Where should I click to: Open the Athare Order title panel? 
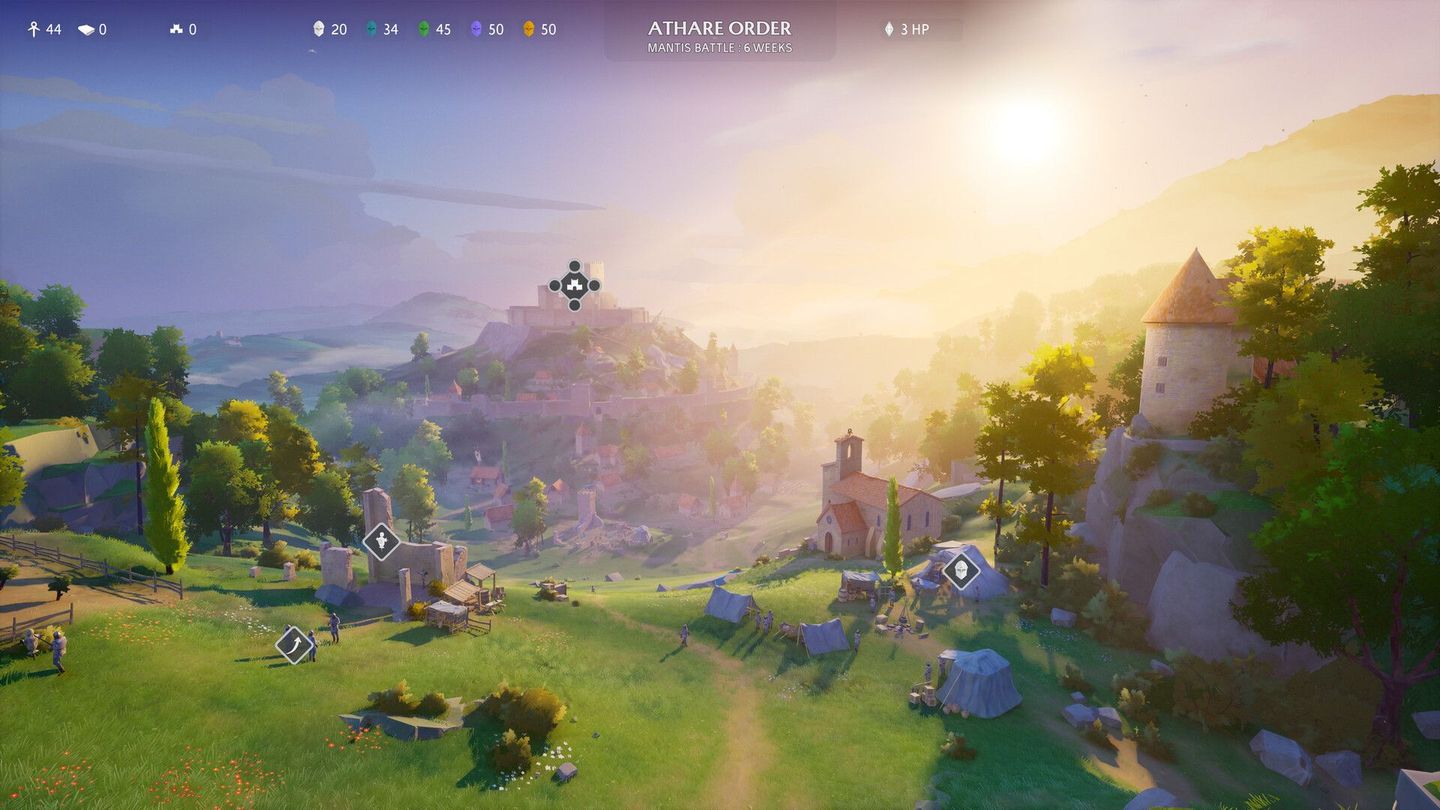[718, 28]
